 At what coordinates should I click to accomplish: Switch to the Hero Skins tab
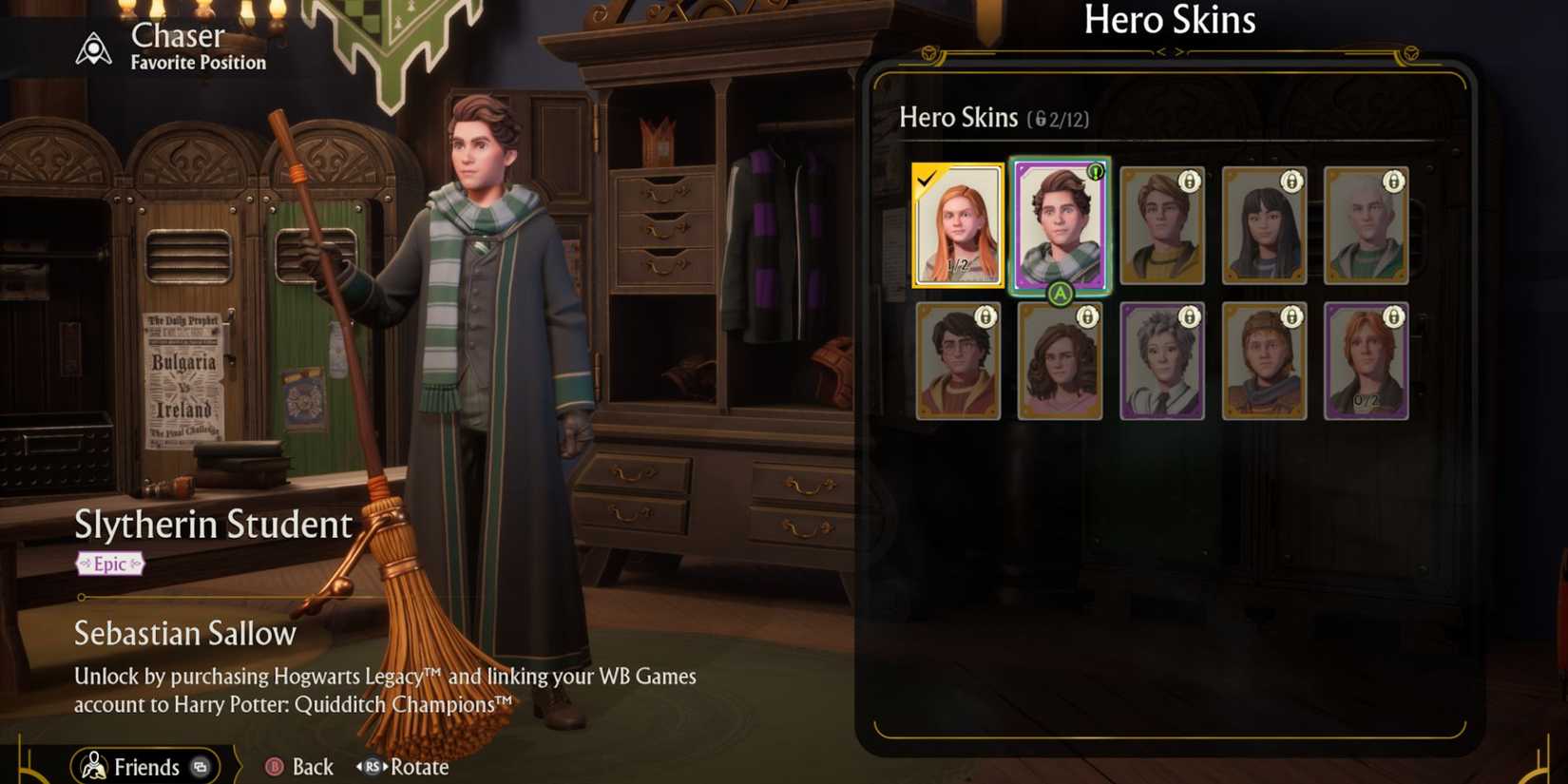[1171, 20]
